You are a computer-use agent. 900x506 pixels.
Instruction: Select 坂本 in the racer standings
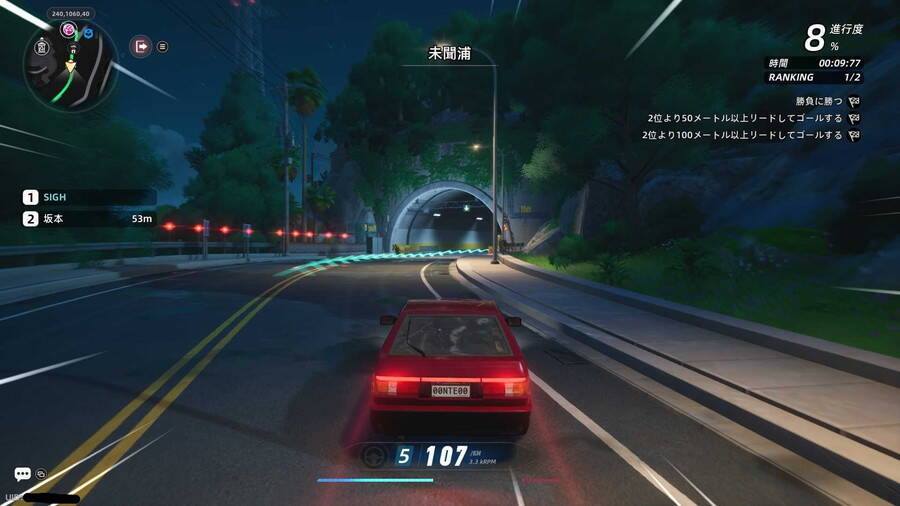(90, 218)
